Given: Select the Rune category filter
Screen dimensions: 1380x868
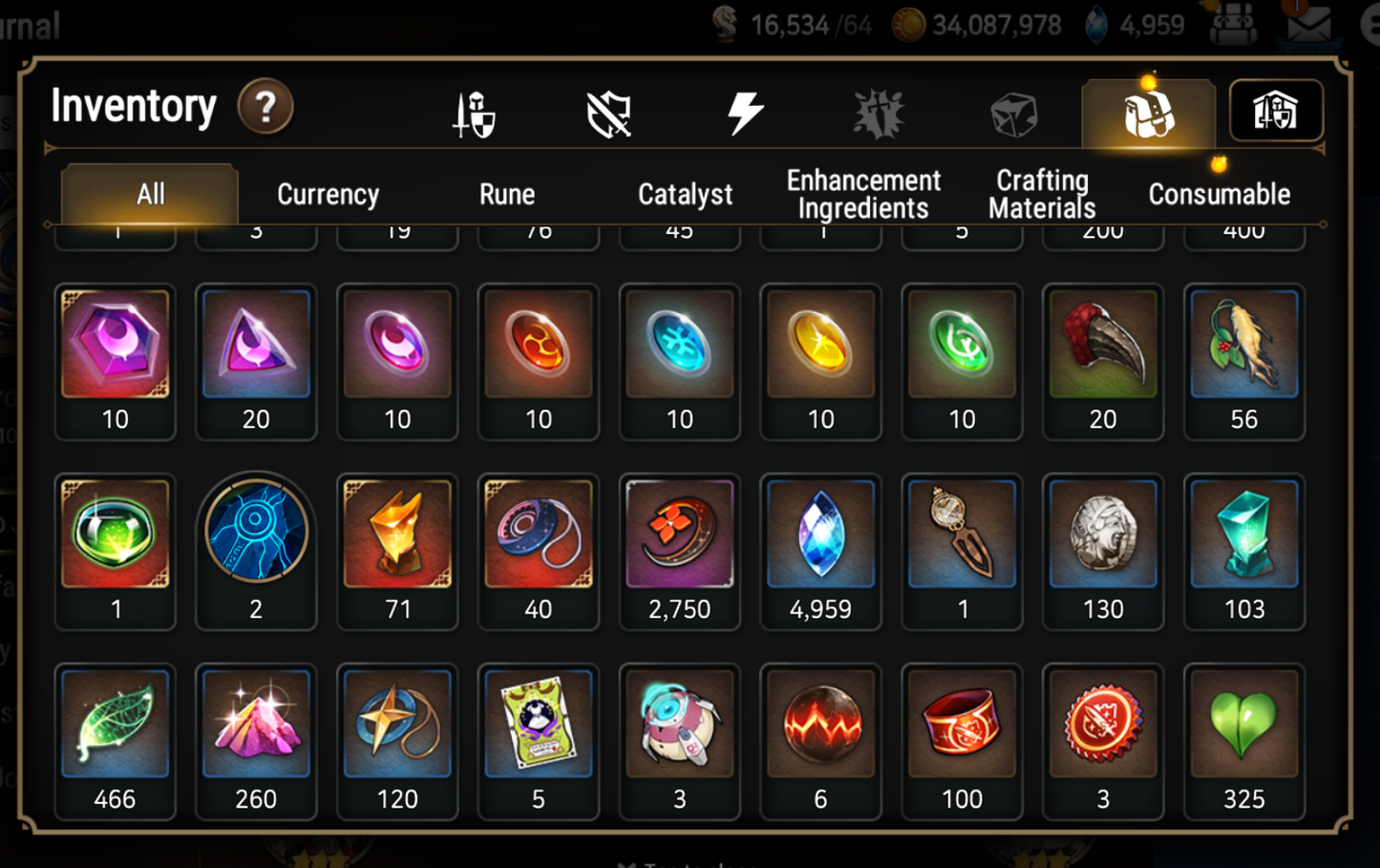Looking at the screenshot, I should pyautogui.click(x=507, y=195).
